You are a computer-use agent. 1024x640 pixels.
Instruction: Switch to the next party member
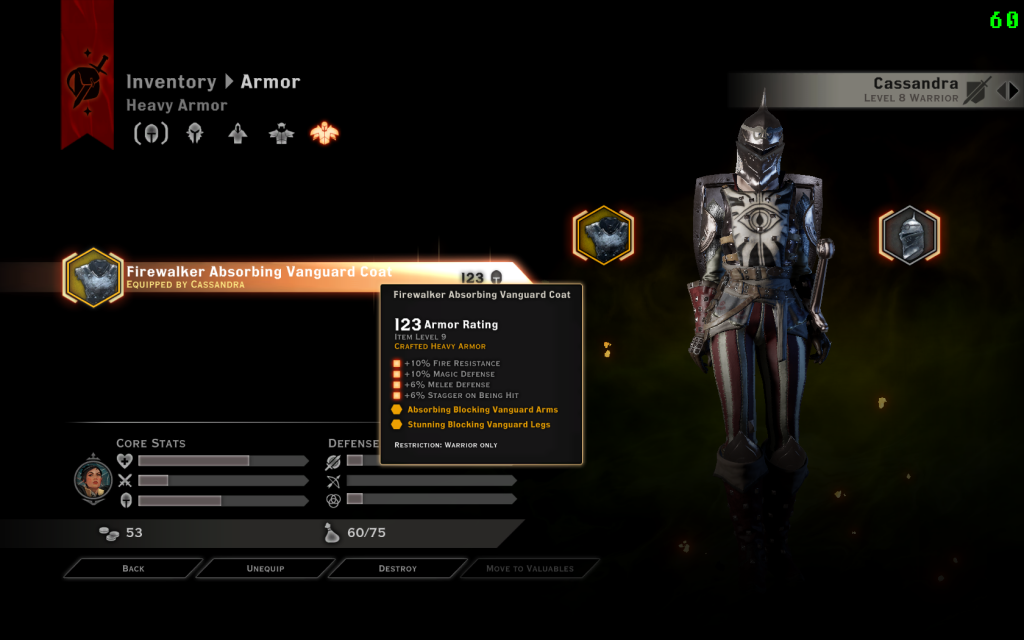[1014, 90]
